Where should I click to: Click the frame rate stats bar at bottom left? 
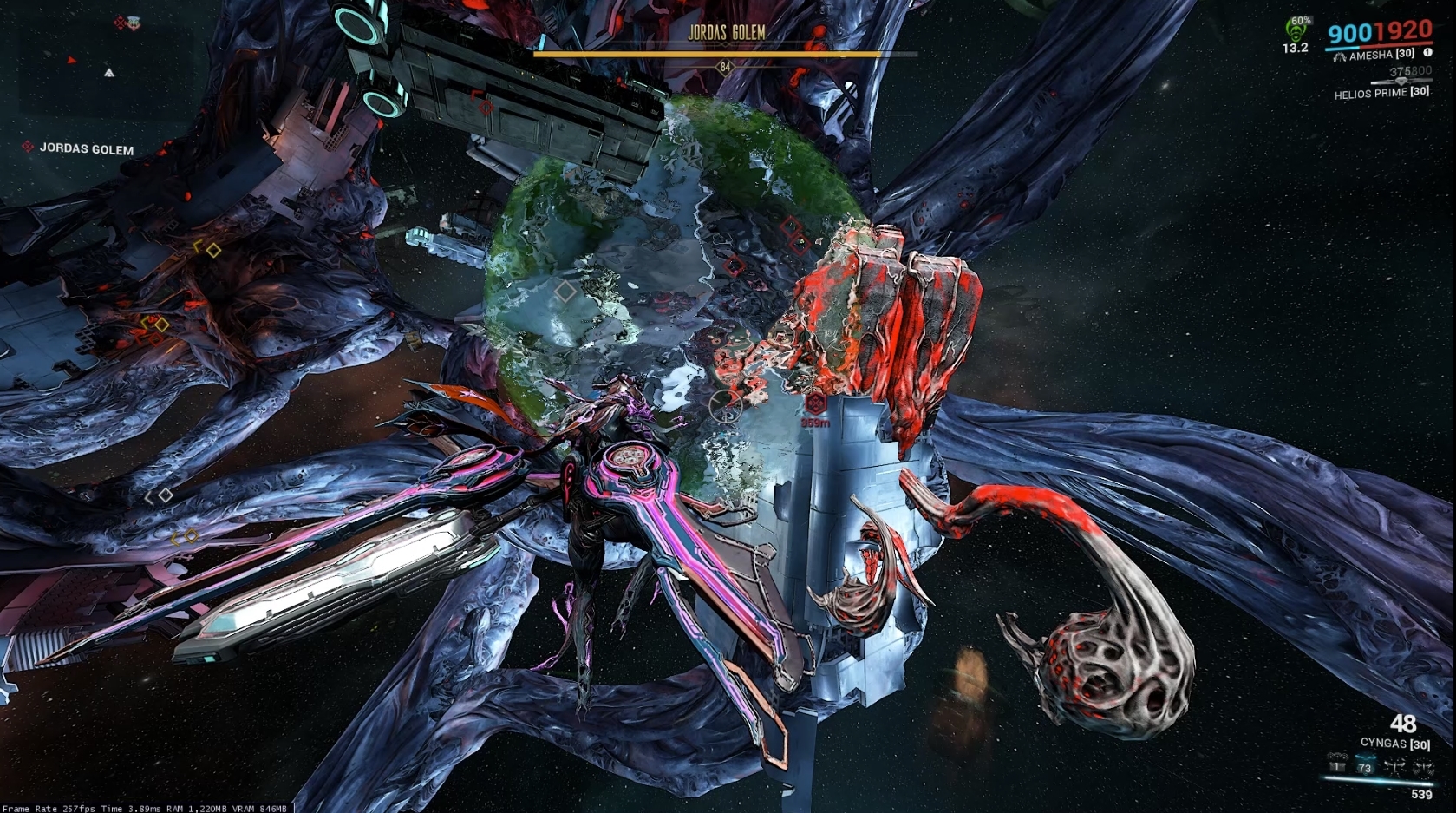click(x=143, y=808)
